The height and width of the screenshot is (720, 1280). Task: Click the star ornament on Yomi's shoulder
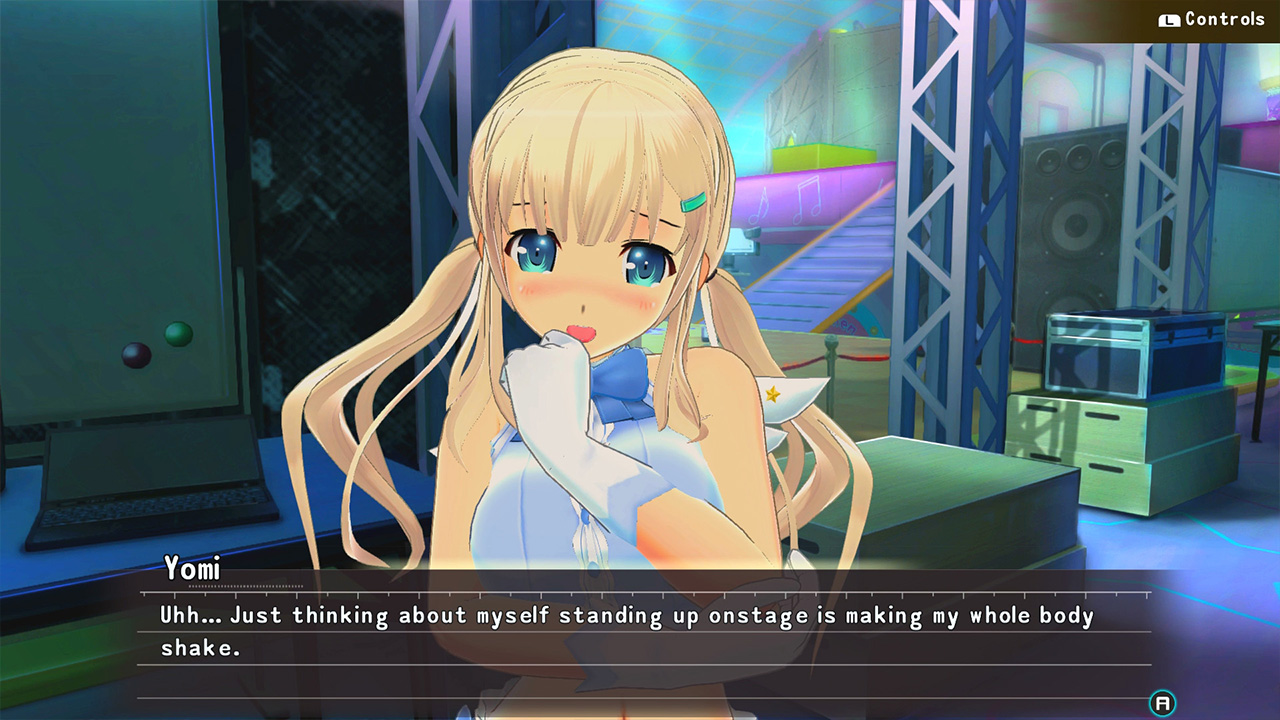pos(774,393)
